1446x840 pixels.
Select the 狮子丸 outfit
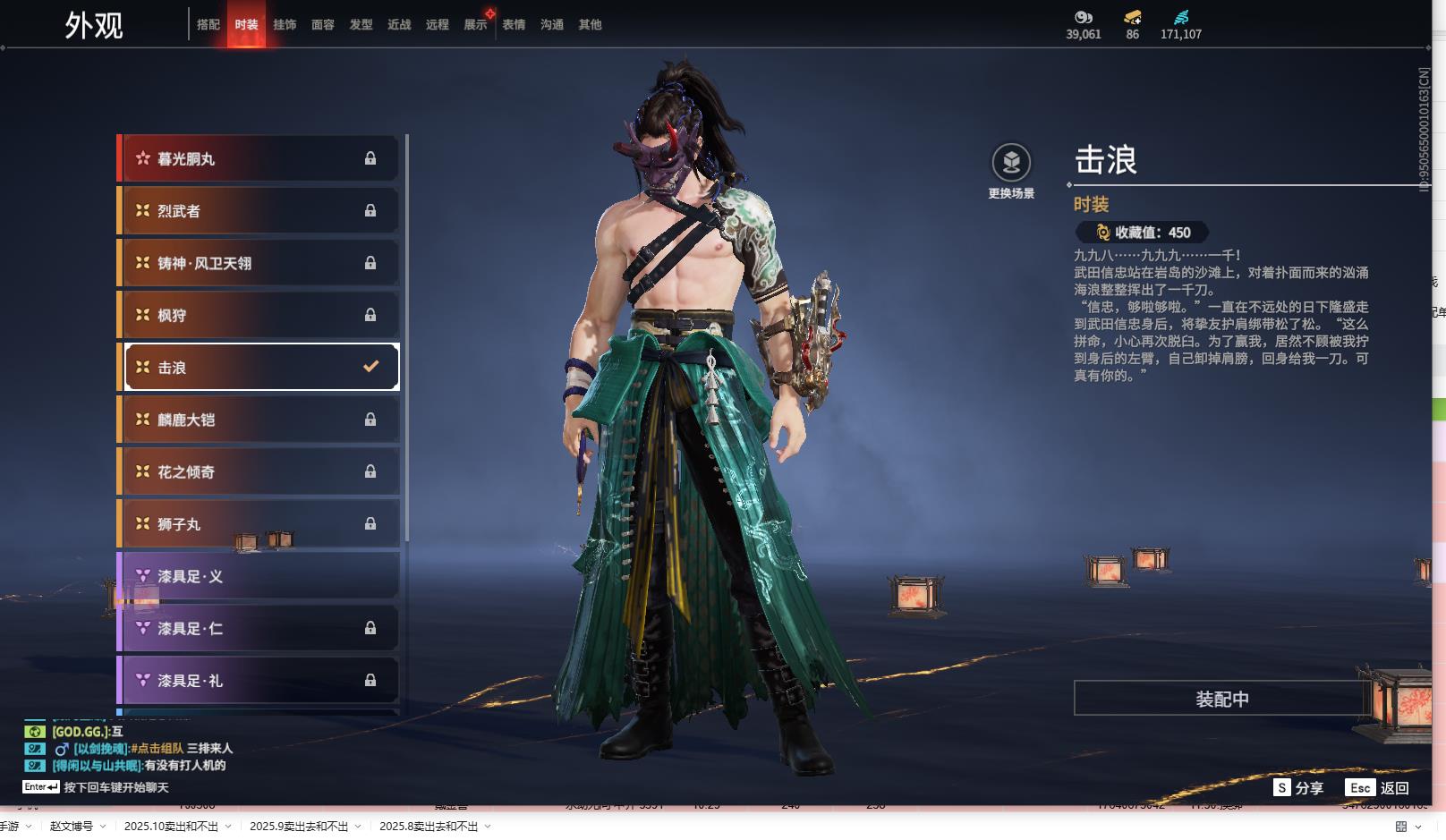(x=259, y=524)
